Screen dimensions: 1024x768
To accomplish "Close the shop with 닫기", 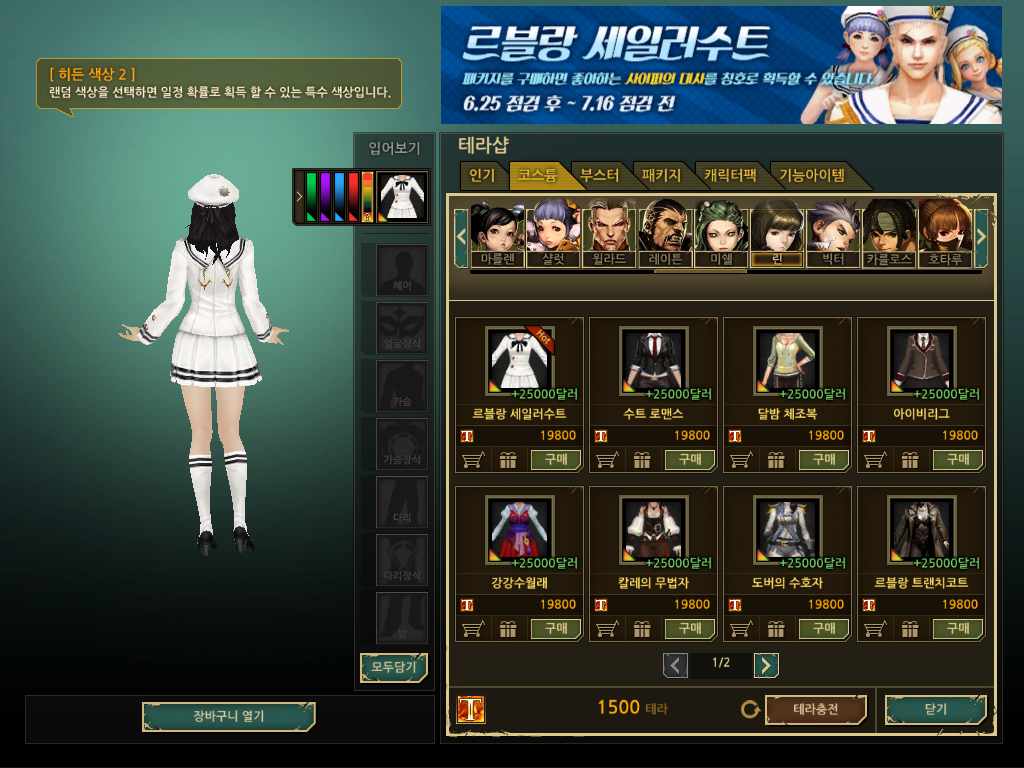I will pos(935,710).
